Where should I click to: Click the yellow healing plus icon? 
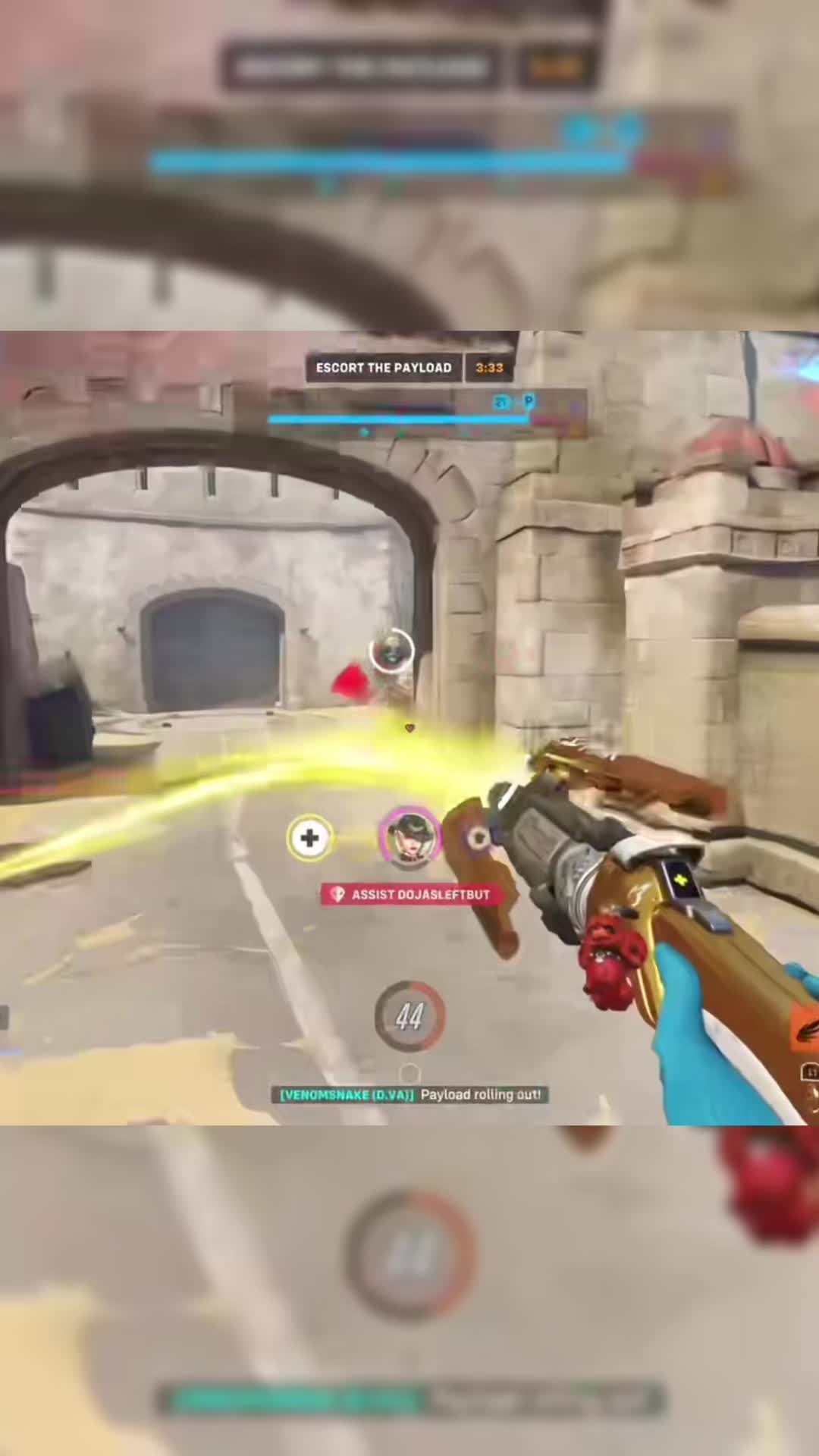coord(309,838)
